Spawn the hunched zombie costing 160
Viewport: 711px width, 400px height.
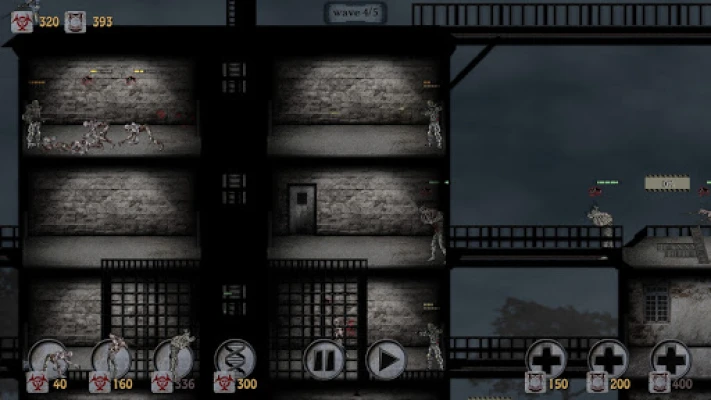click(111, 358)
